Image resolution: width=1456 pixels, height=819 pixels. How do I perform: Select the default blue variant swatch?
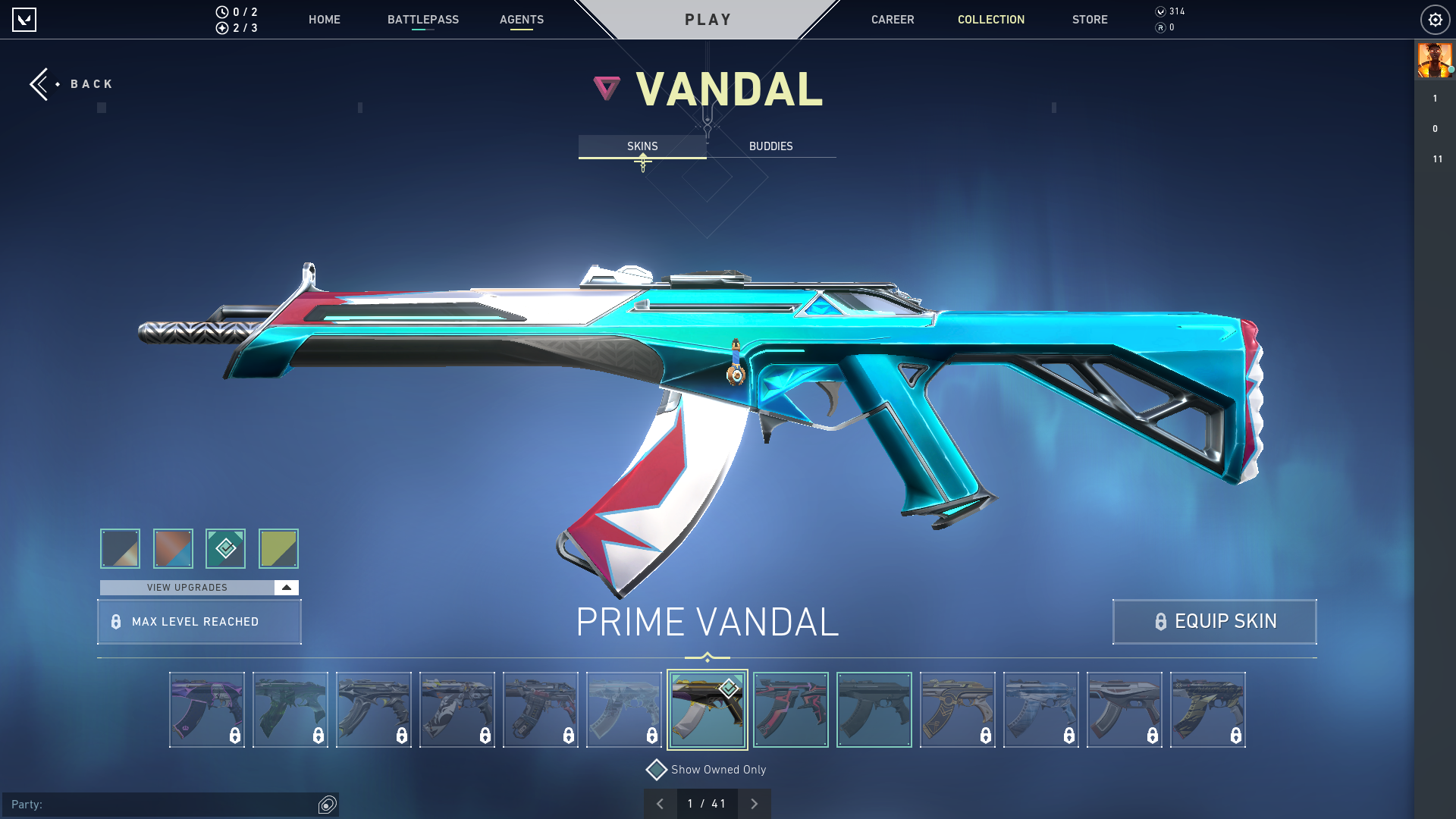pyautogui.click(x=119, y=548)
